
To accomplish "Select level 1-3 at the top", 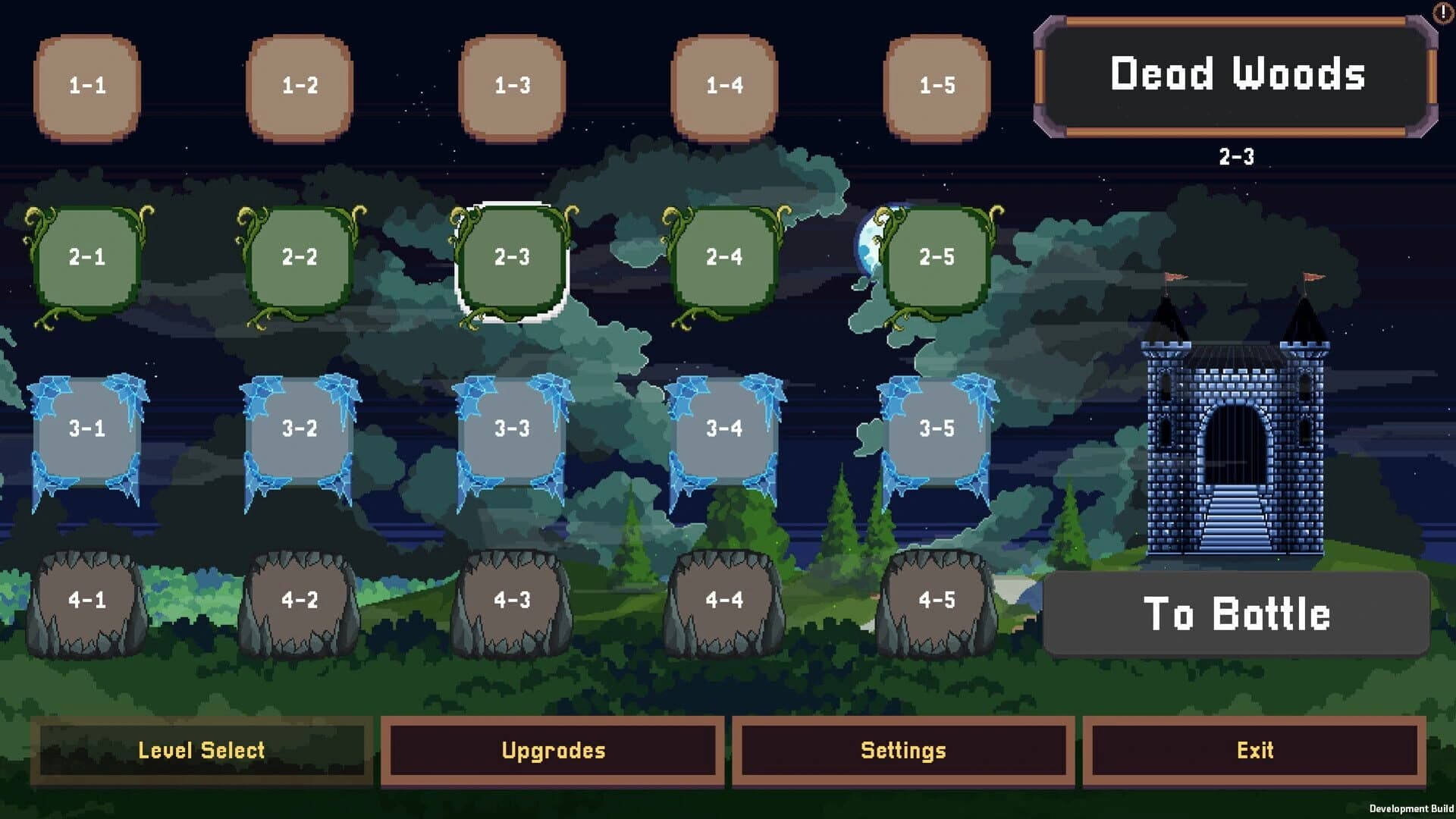I will pos(513,85).
